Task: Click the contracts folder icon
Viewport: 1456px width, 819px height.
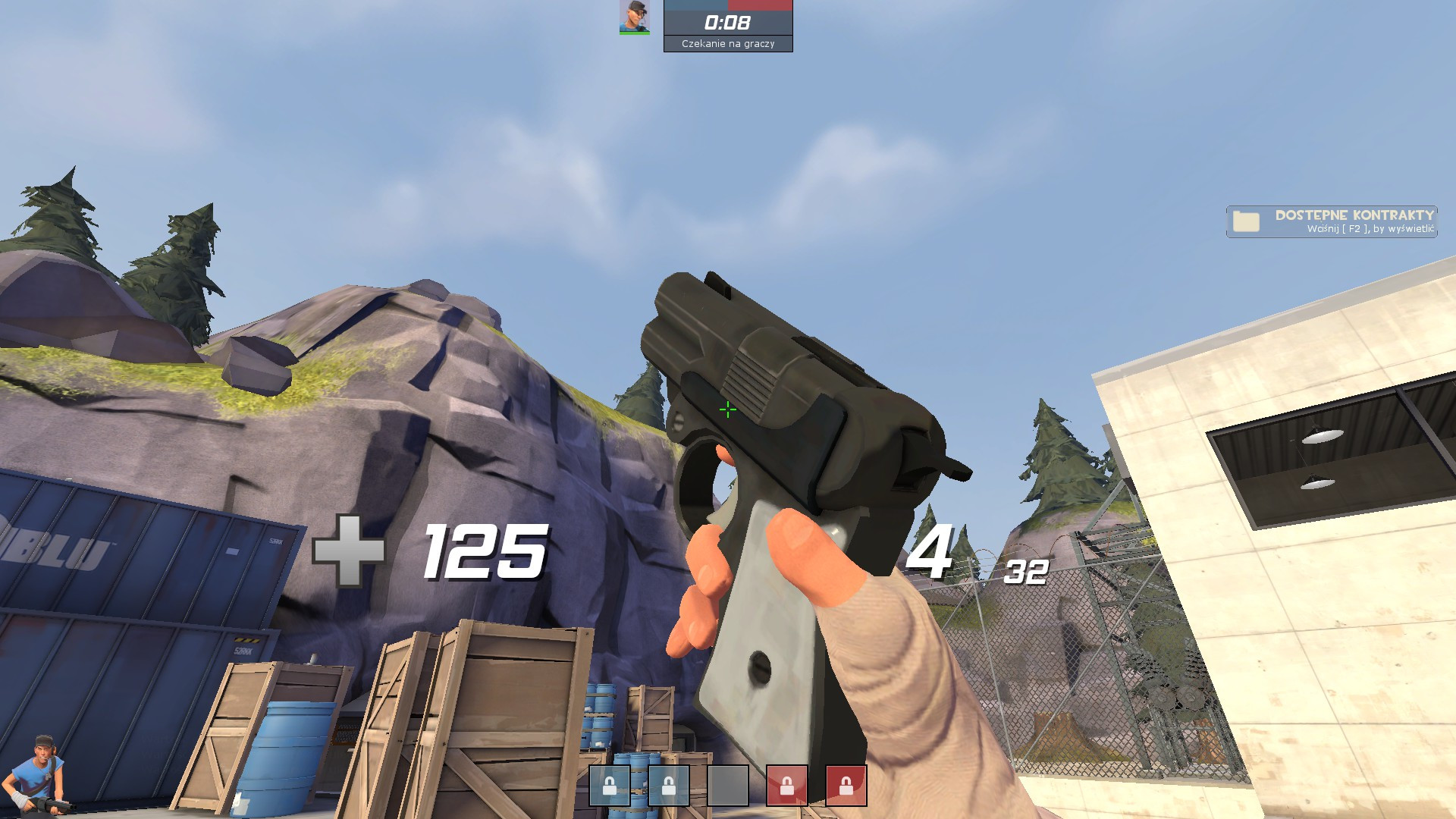Action: pyautogui.click(x=1248, y=221)
